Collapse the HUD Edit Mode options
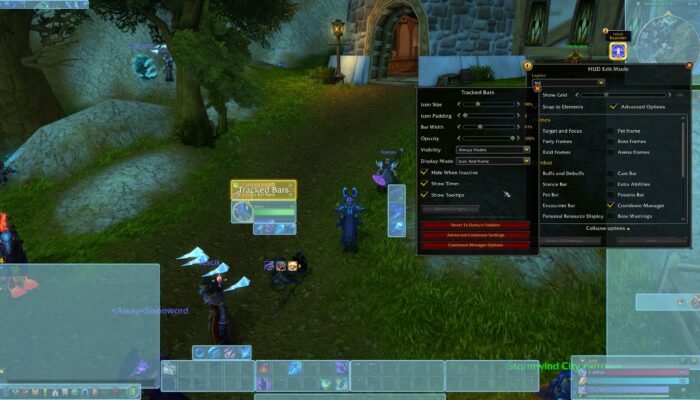This screenshot has width=700, height=400. pos(608,228)
